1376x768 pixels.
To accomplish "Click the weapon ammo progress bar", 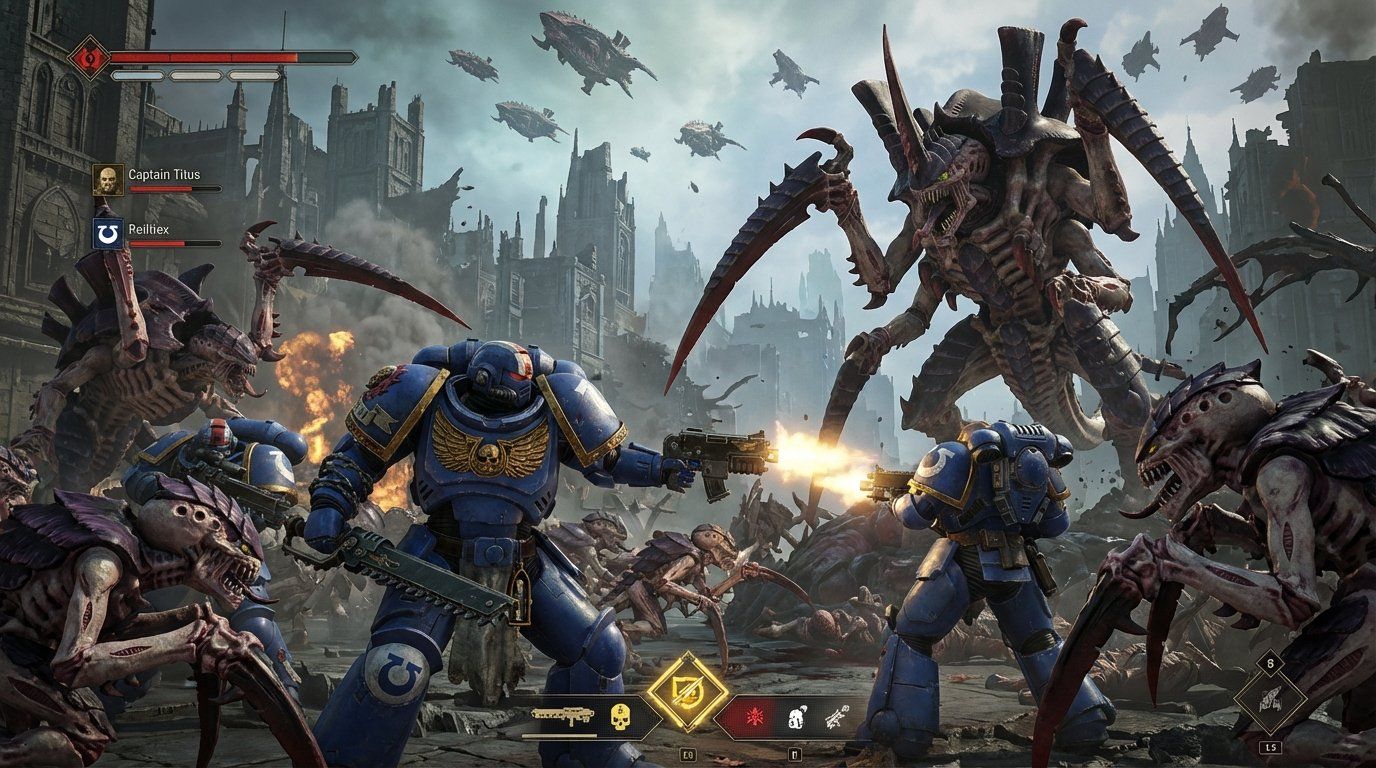I will (560, 736).
